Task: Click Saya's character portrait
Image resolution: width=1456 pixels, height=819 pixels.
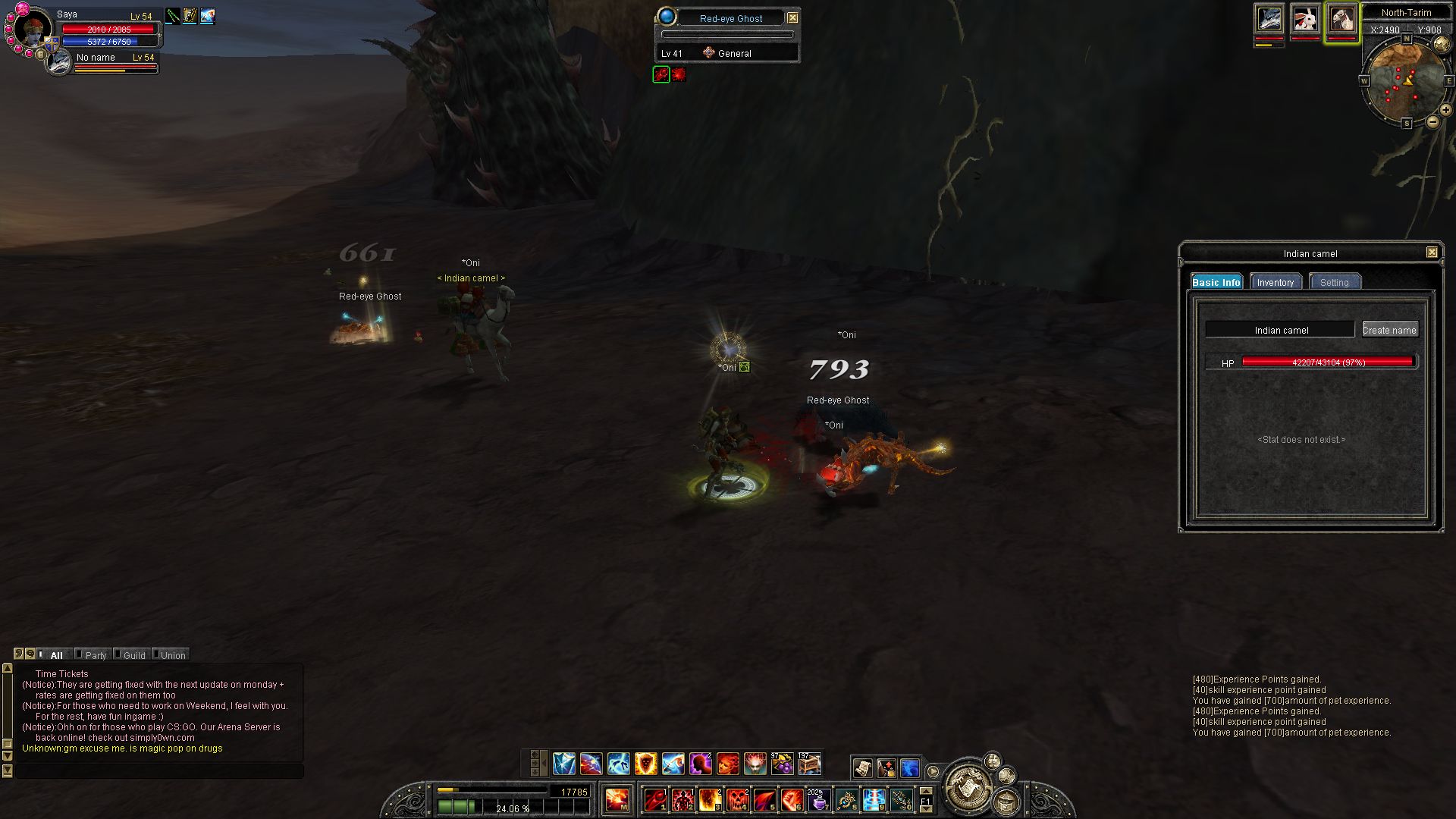Action: (x=33, y=29)
